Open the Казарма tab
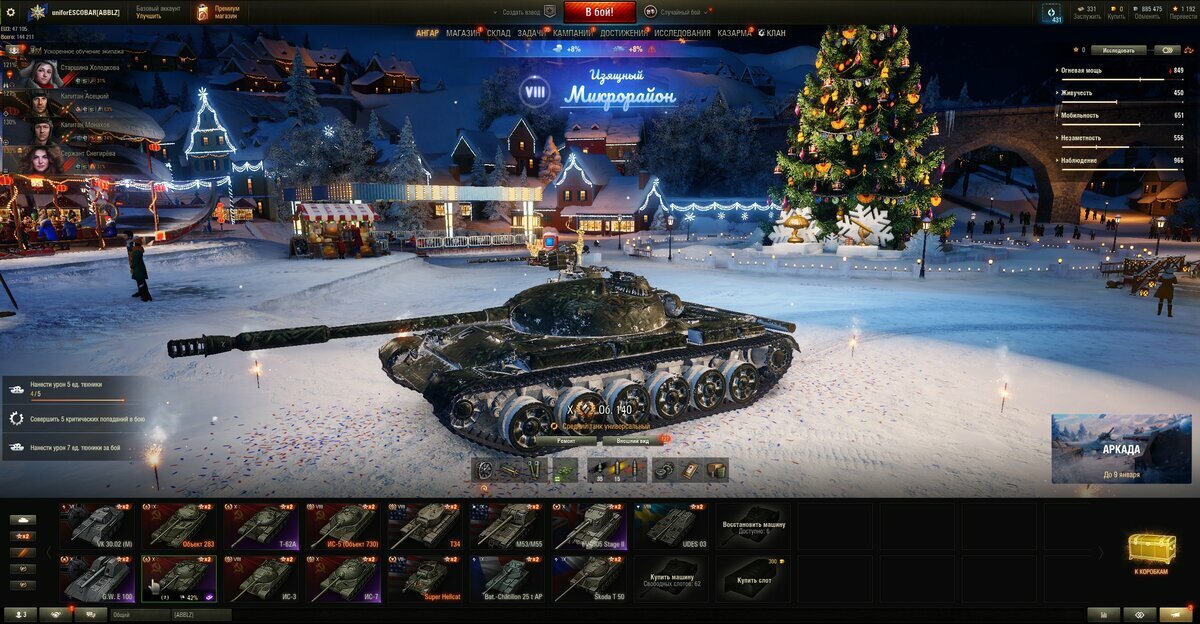Viewport: 1200px width, 624px height. tap(733, 33)
